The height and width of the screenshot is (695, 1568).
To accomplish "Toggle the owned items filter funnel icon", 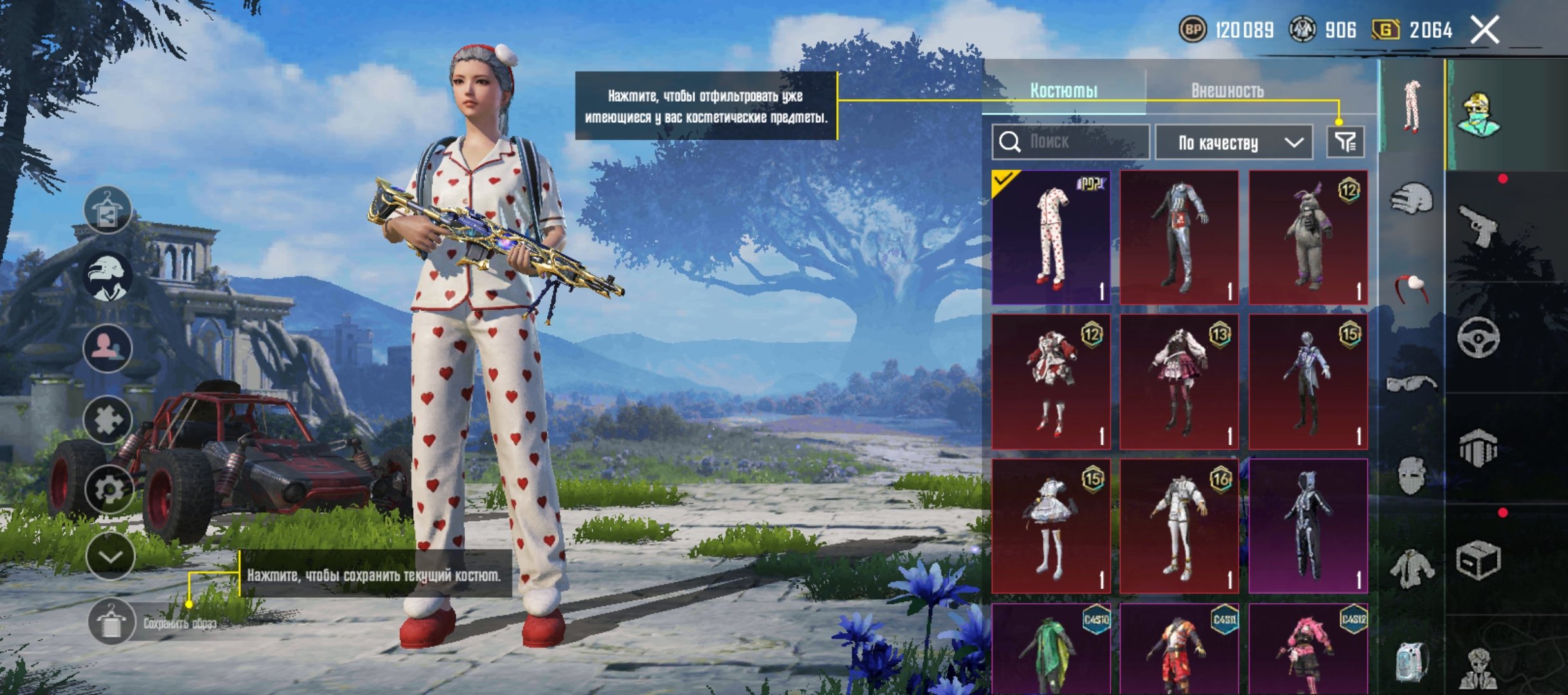I will [1345, 142].
